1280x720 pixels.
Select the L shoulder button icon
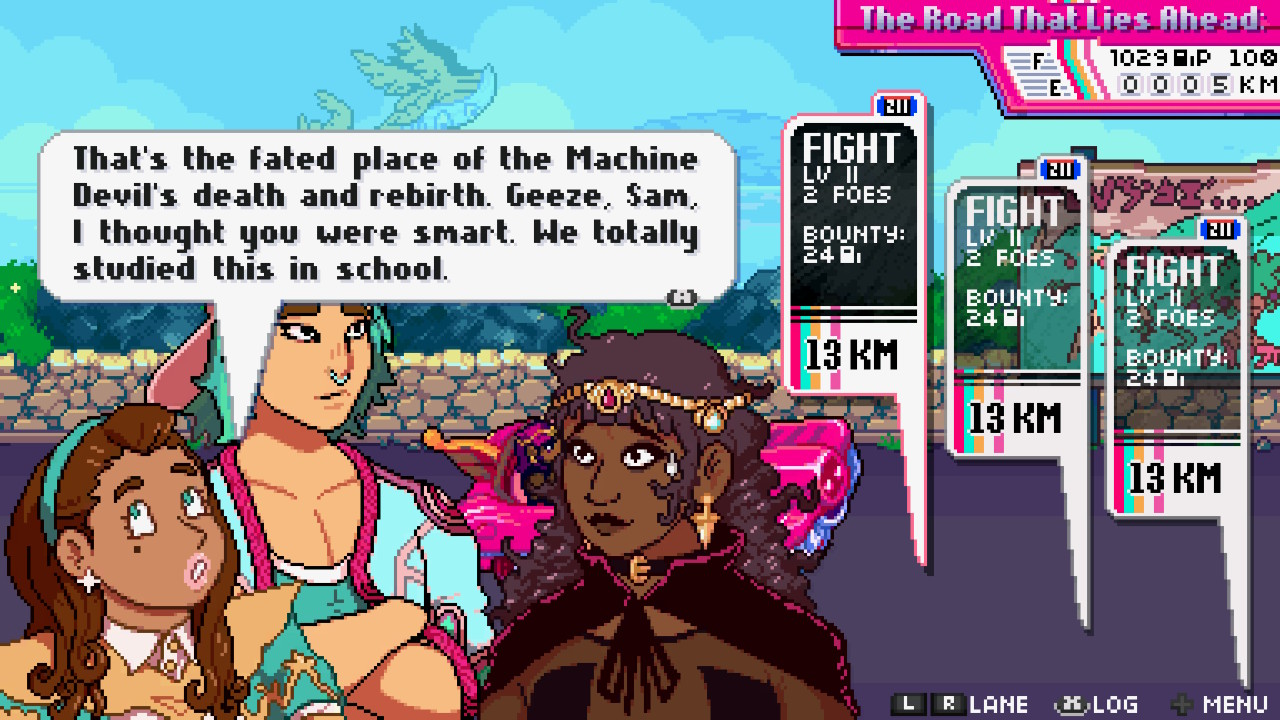pos(908,703)
